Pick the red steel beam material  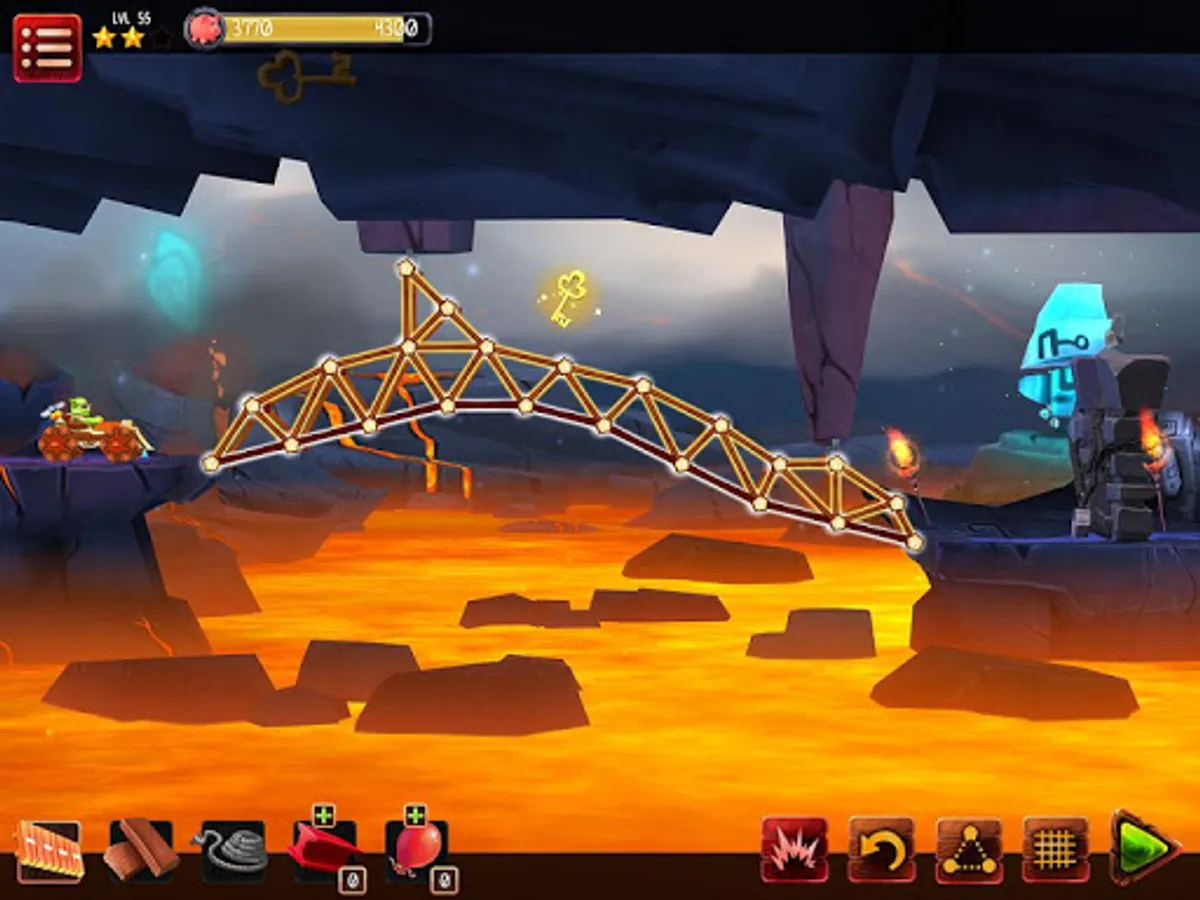pyautogui.click(x=325, y=853)
